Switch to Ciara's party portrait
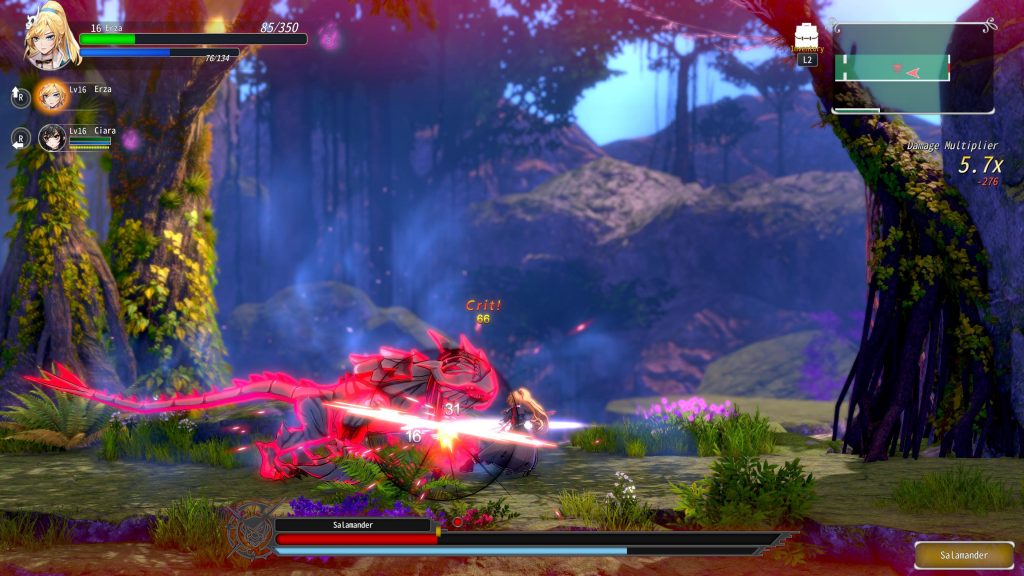1024x576 pixels. (x=51, y=137)
